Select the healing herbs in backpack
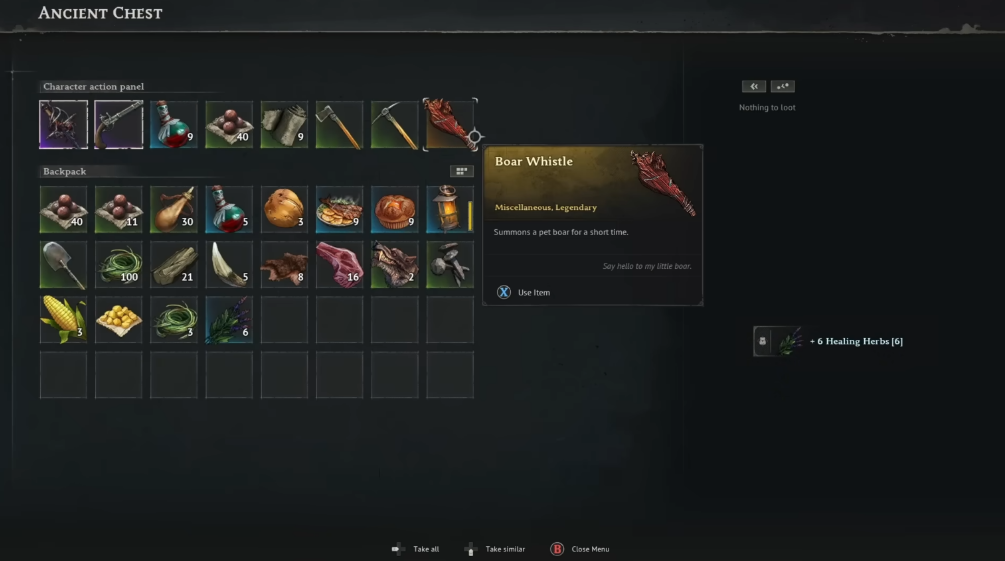 229,319
